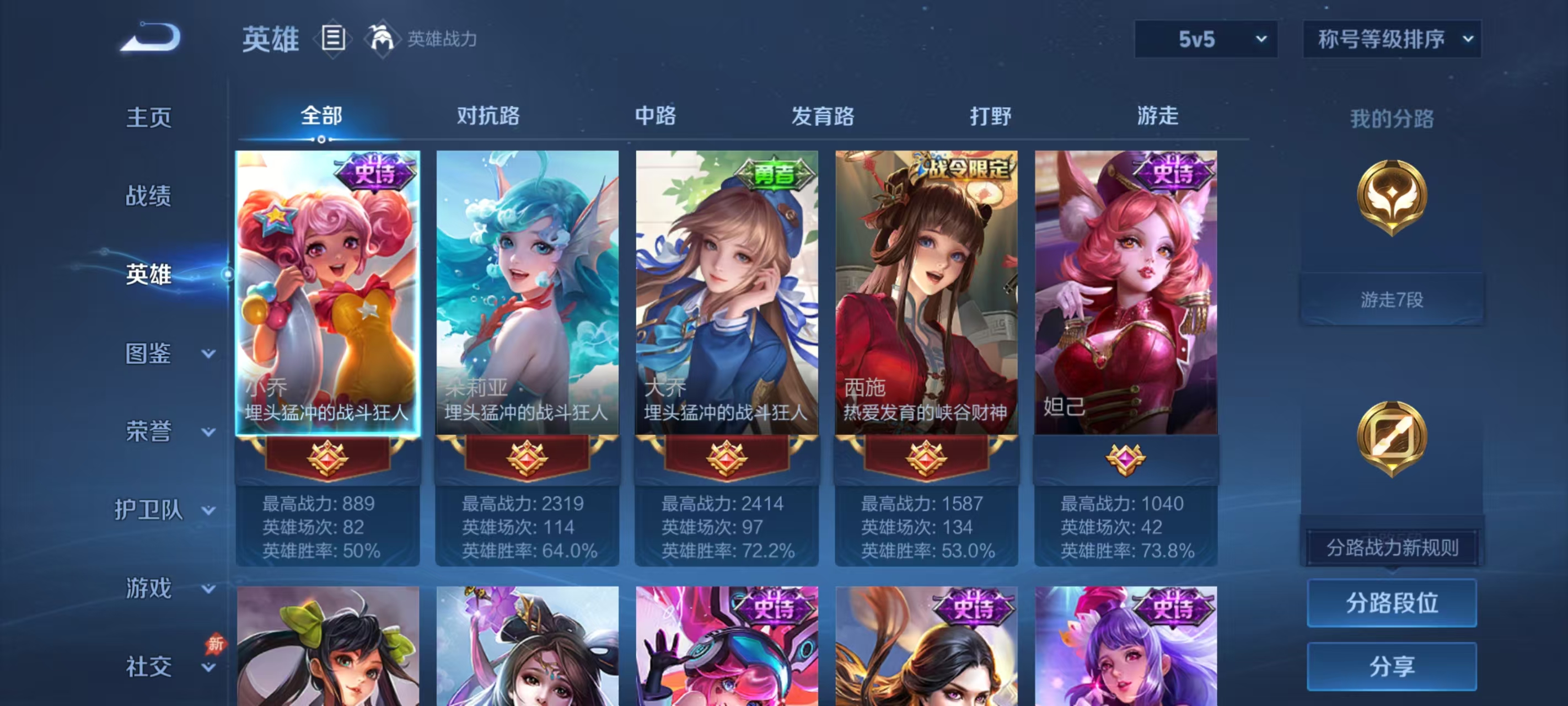Expand the 荣誉 sidebar section
The width and height of the screenshot is (1568, 706).
click(x=149, y=432)
